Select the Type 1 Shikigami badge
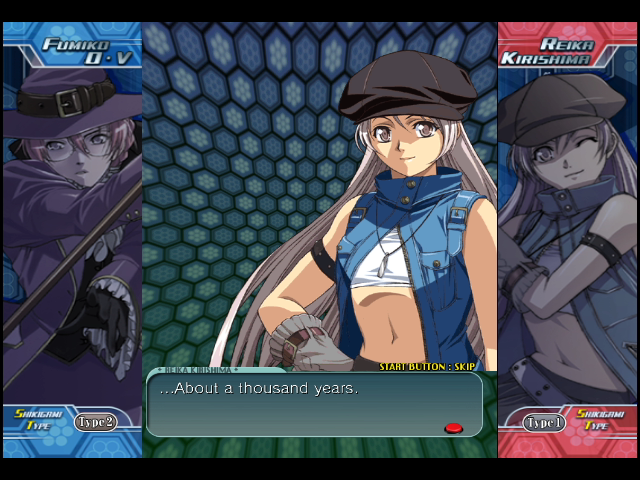Image resolution: width=640 pixels, height=480 pixels. click(544, 422)
